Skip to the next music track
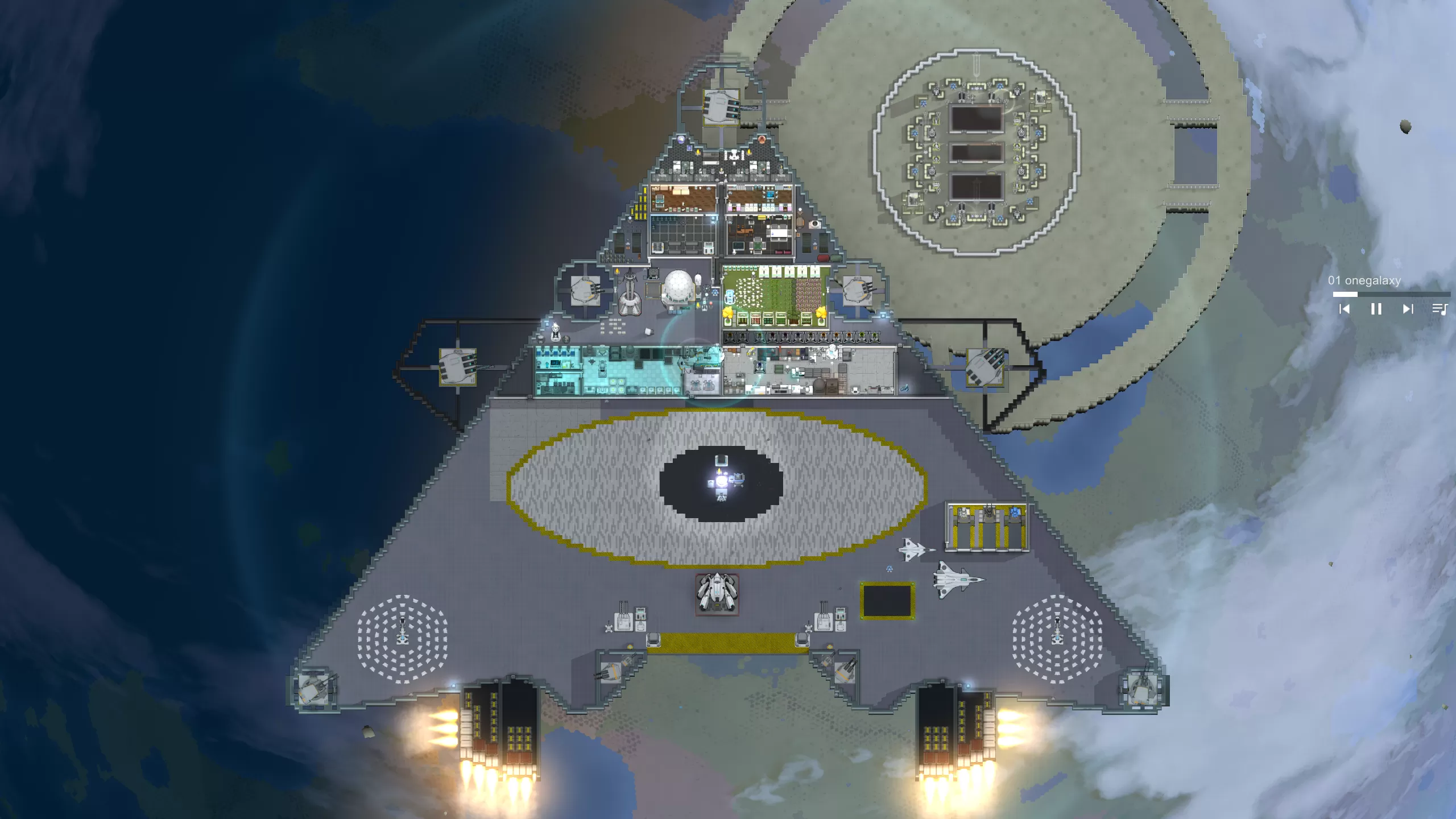Screen dimensions: 1456x819 coord(1408,309)
